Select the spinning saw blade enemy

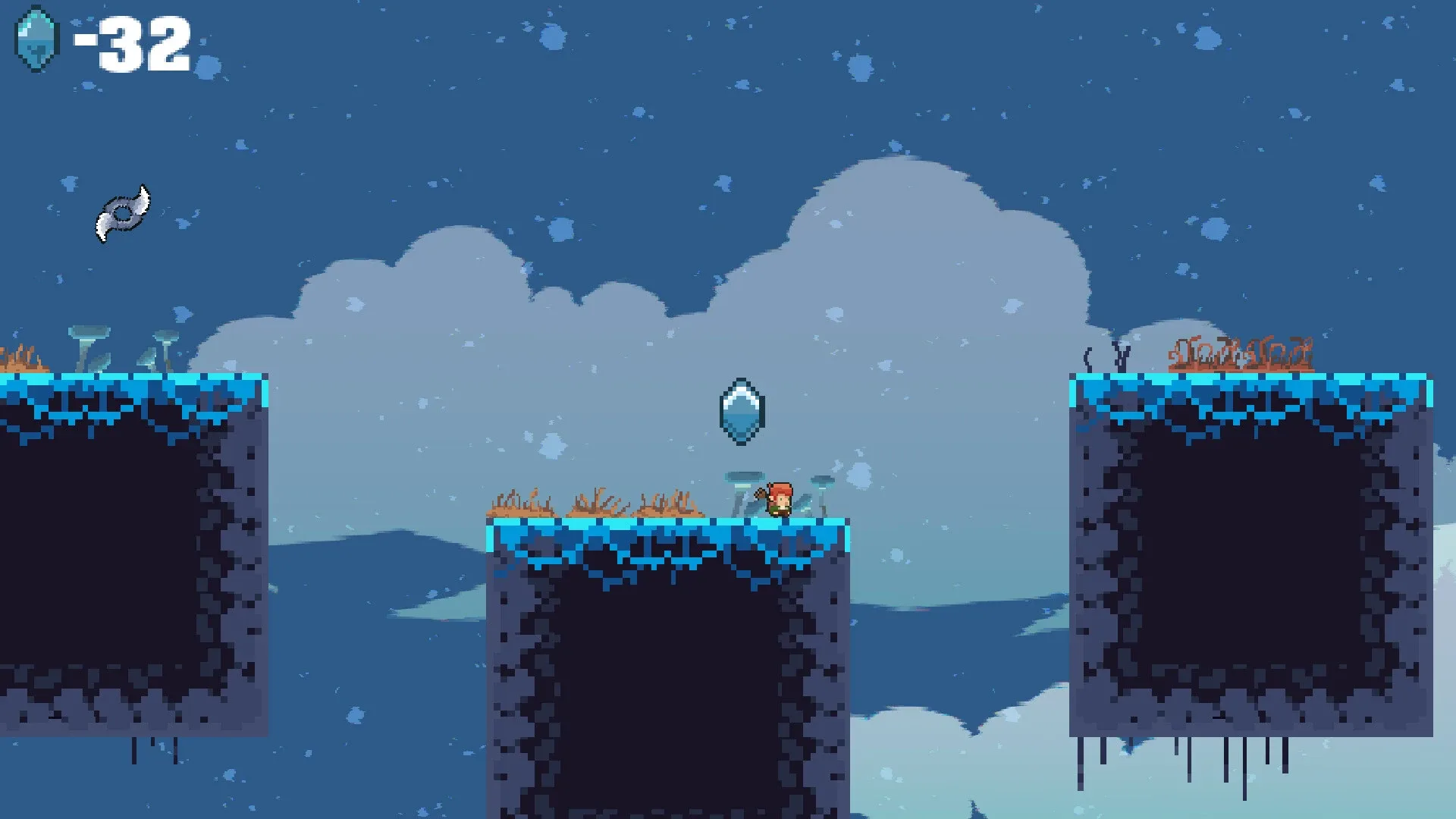[x=124, y=213]
